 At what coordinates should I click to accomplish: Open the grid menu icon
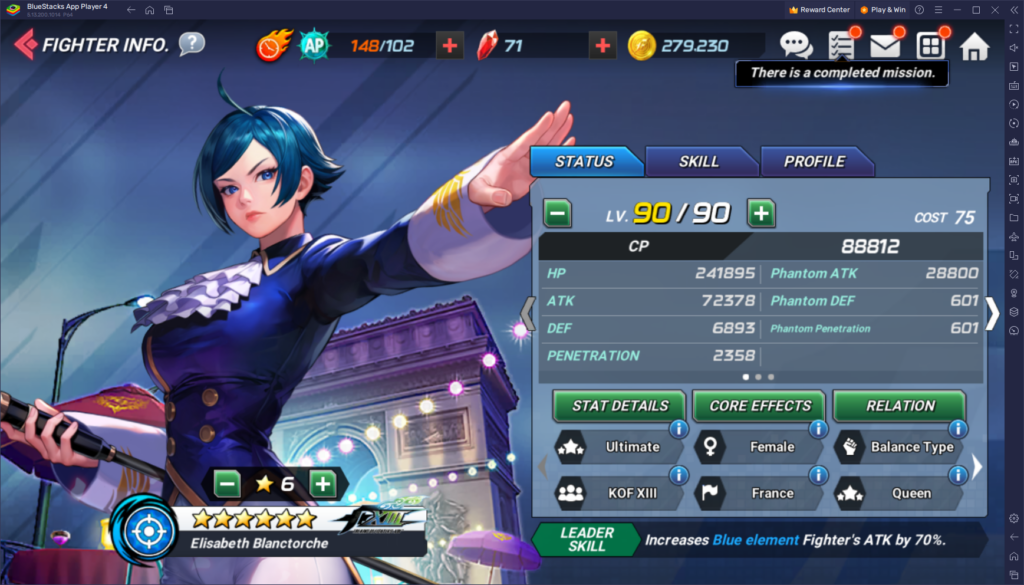click(930, 46)
